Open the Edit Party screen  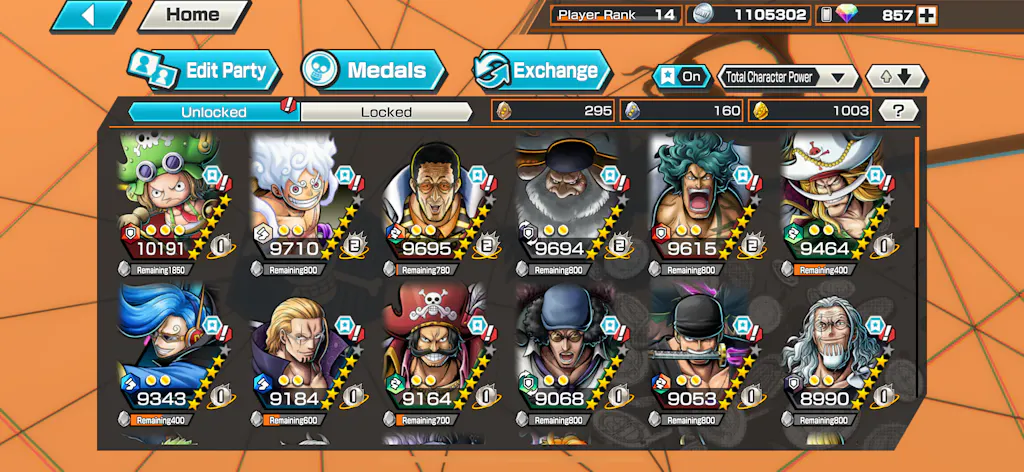pyautogui.click(x=204, y=70)
